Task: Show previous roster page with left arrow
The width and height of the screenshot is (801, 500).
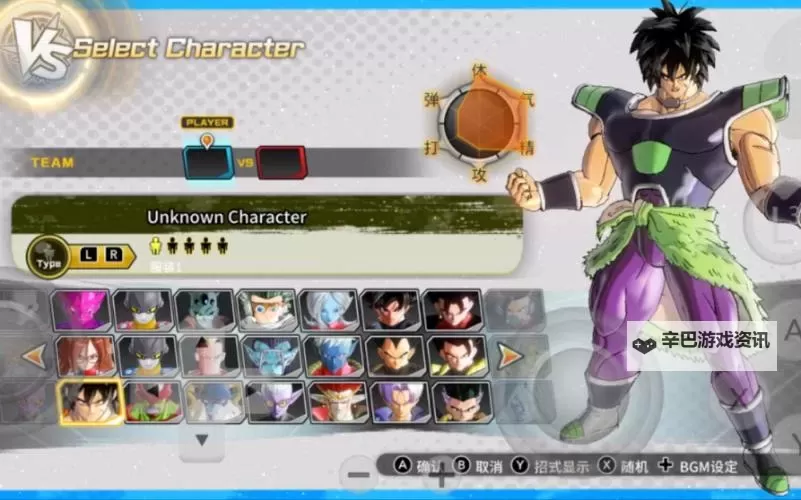Action: click(33, 355)
